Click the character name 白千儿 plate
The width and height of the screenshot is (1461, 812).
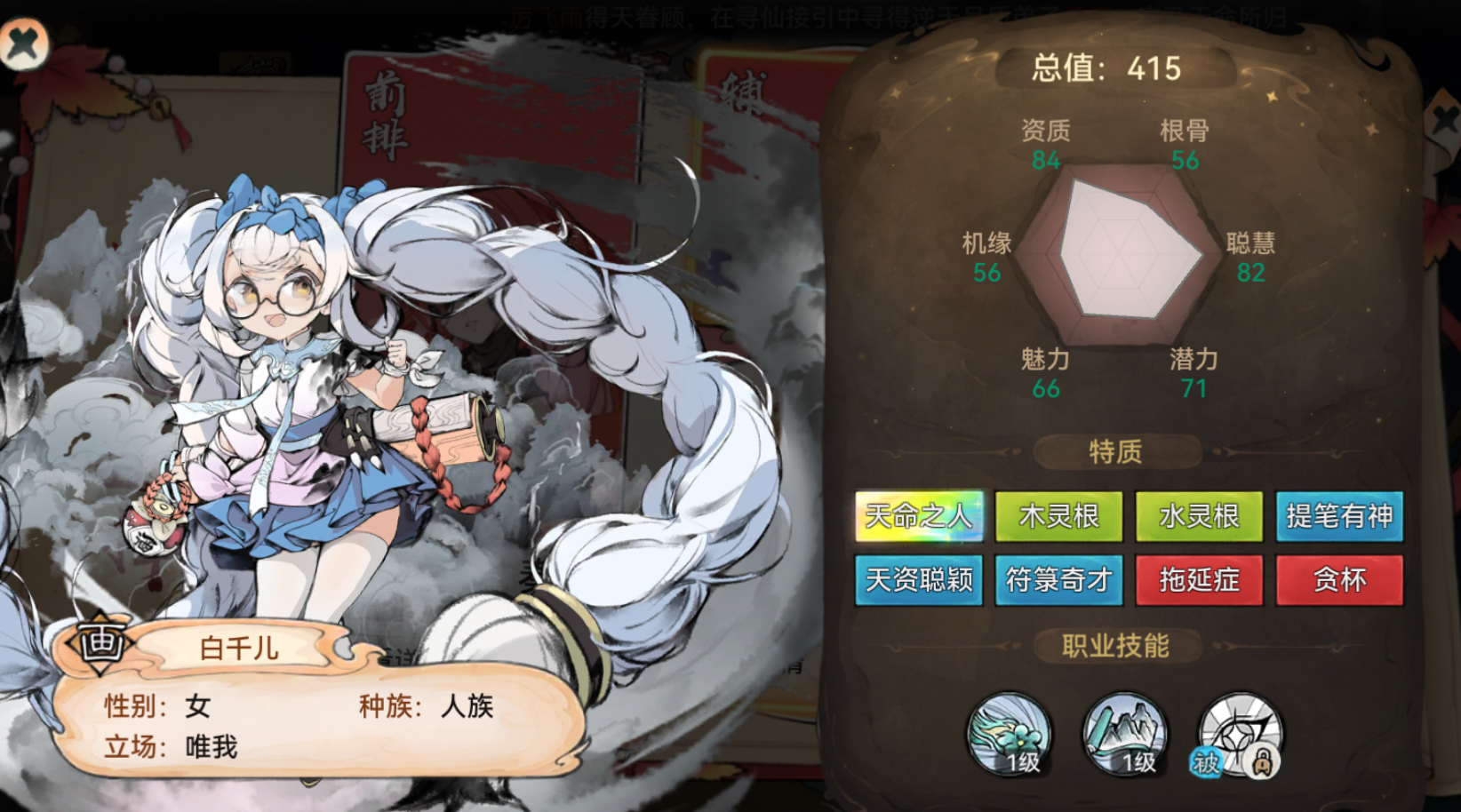click(237, 648)
